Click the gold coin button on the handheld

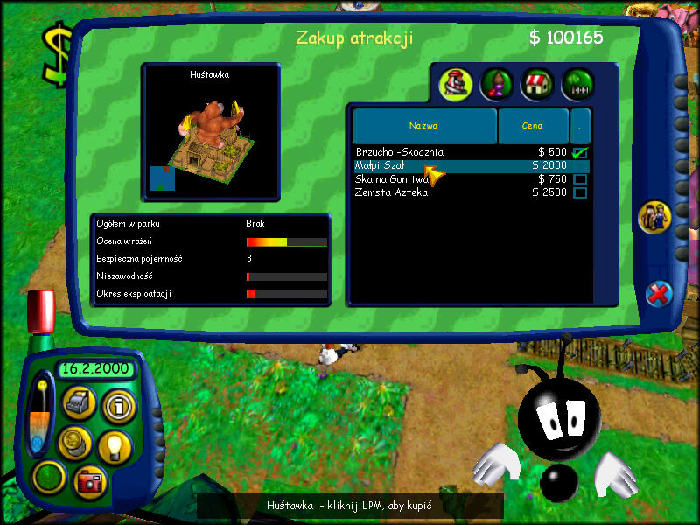click(x=74, y=441)
